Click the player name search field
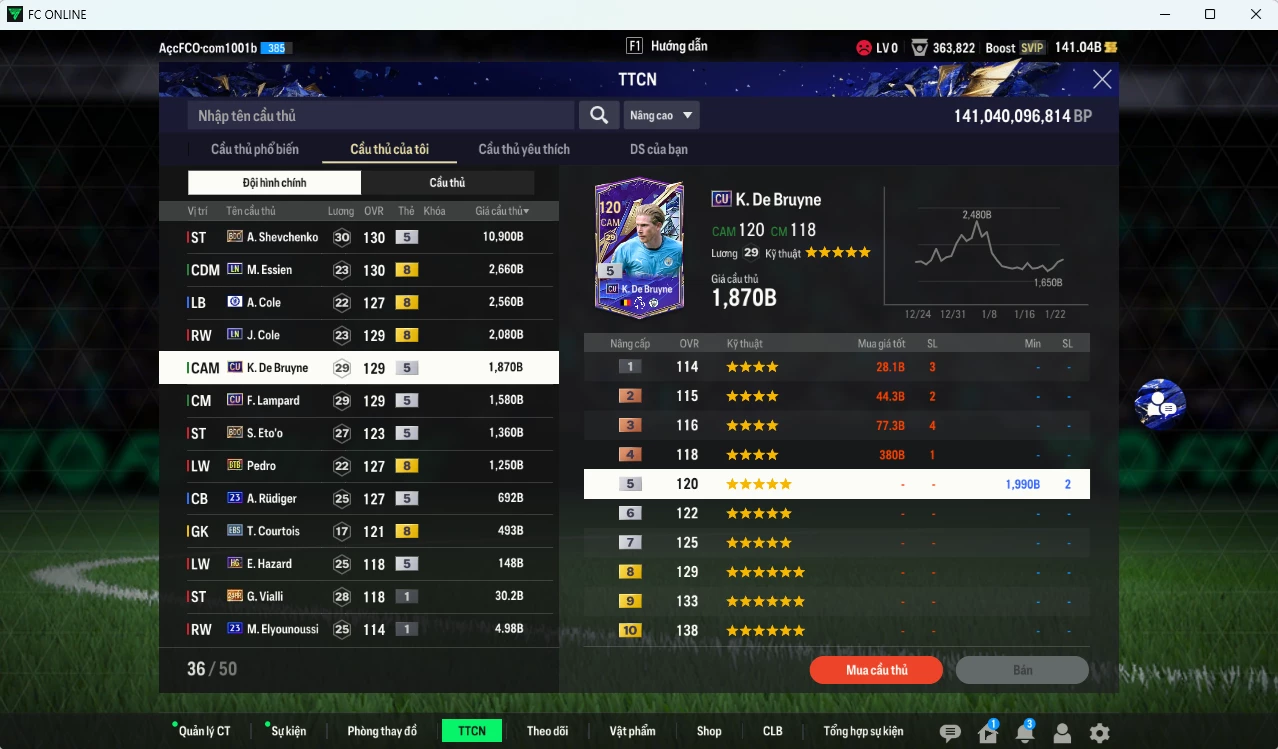 380,116
